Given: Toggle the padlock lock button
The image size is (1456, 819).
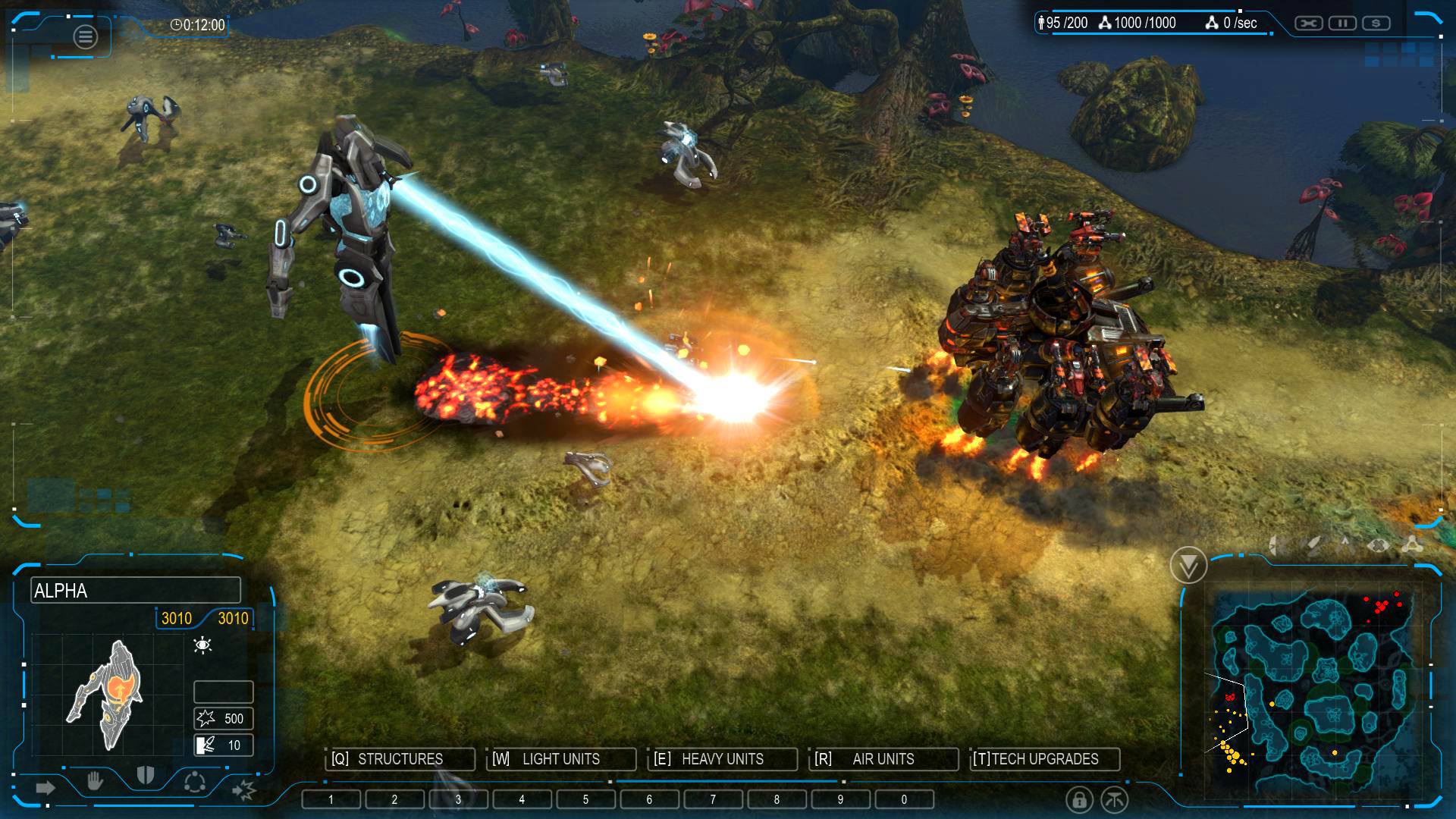Looking at the screenshot, I should (x=1078, y=799).
